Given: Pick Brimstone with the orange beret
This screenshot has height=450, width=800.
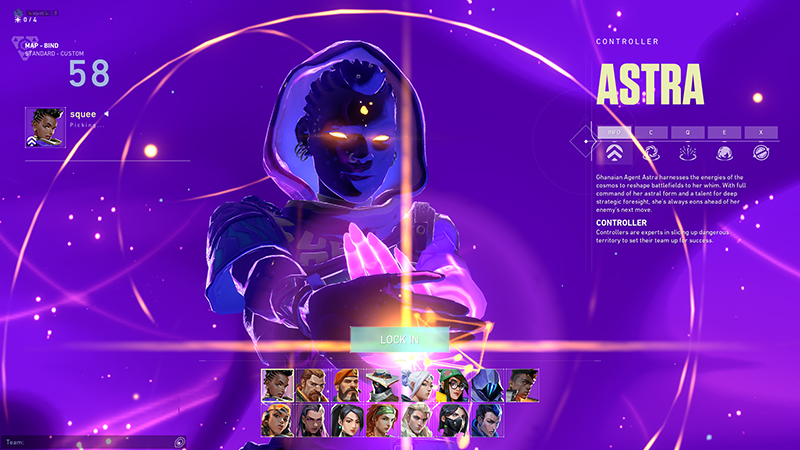Looking at the screenshot, I should [347, 384].
